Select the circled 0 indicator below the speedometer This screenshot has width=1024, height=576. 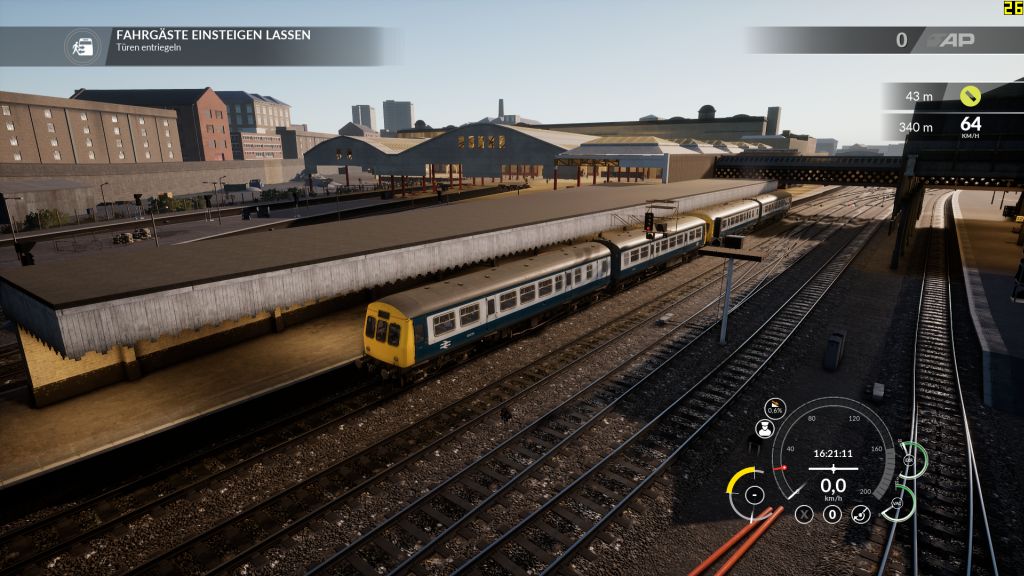pyautogui.click(x=832, y=514)
